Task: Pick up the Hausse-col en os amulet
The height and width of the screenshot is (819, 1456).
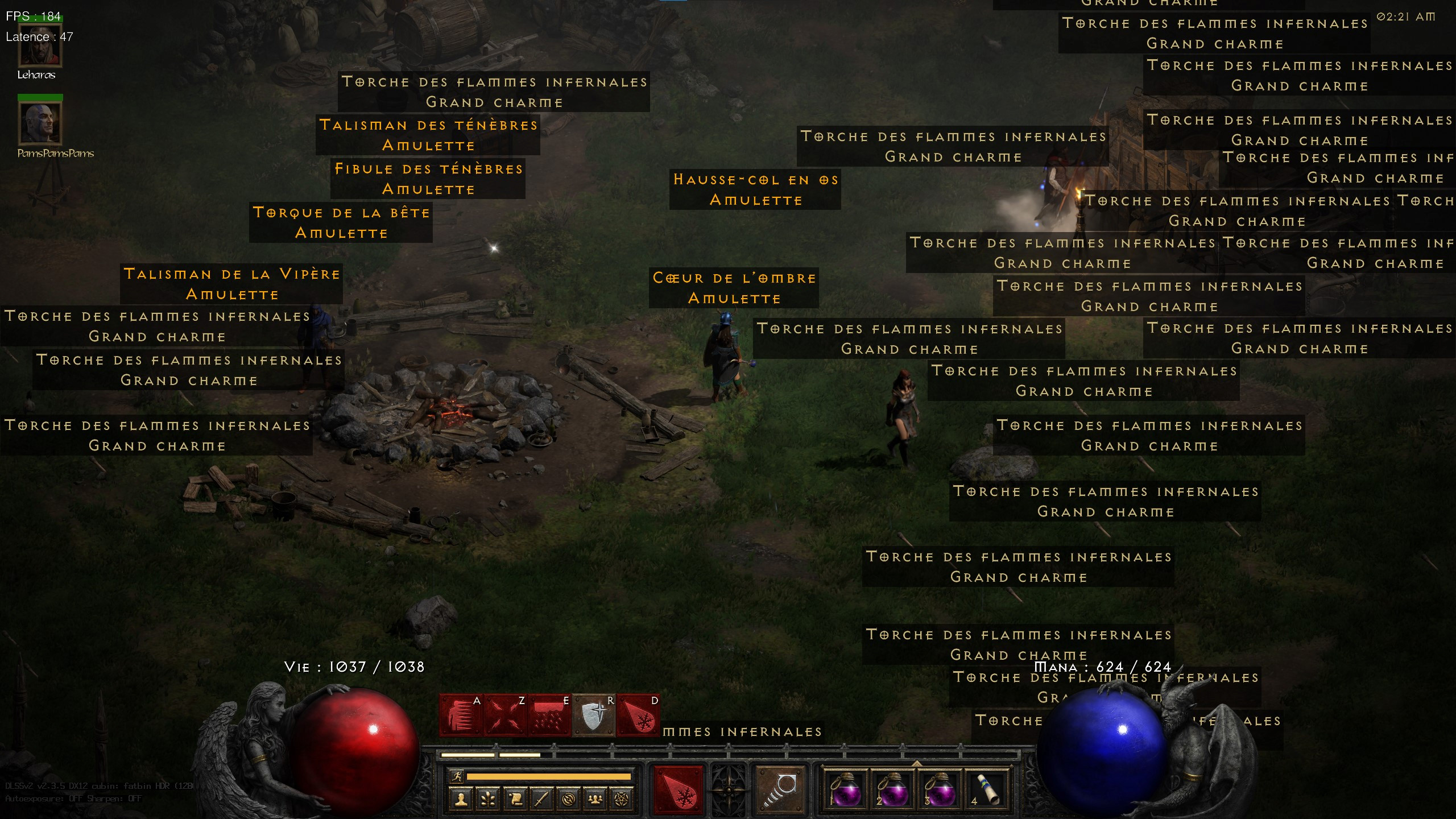Action: [x=755, y=189]
